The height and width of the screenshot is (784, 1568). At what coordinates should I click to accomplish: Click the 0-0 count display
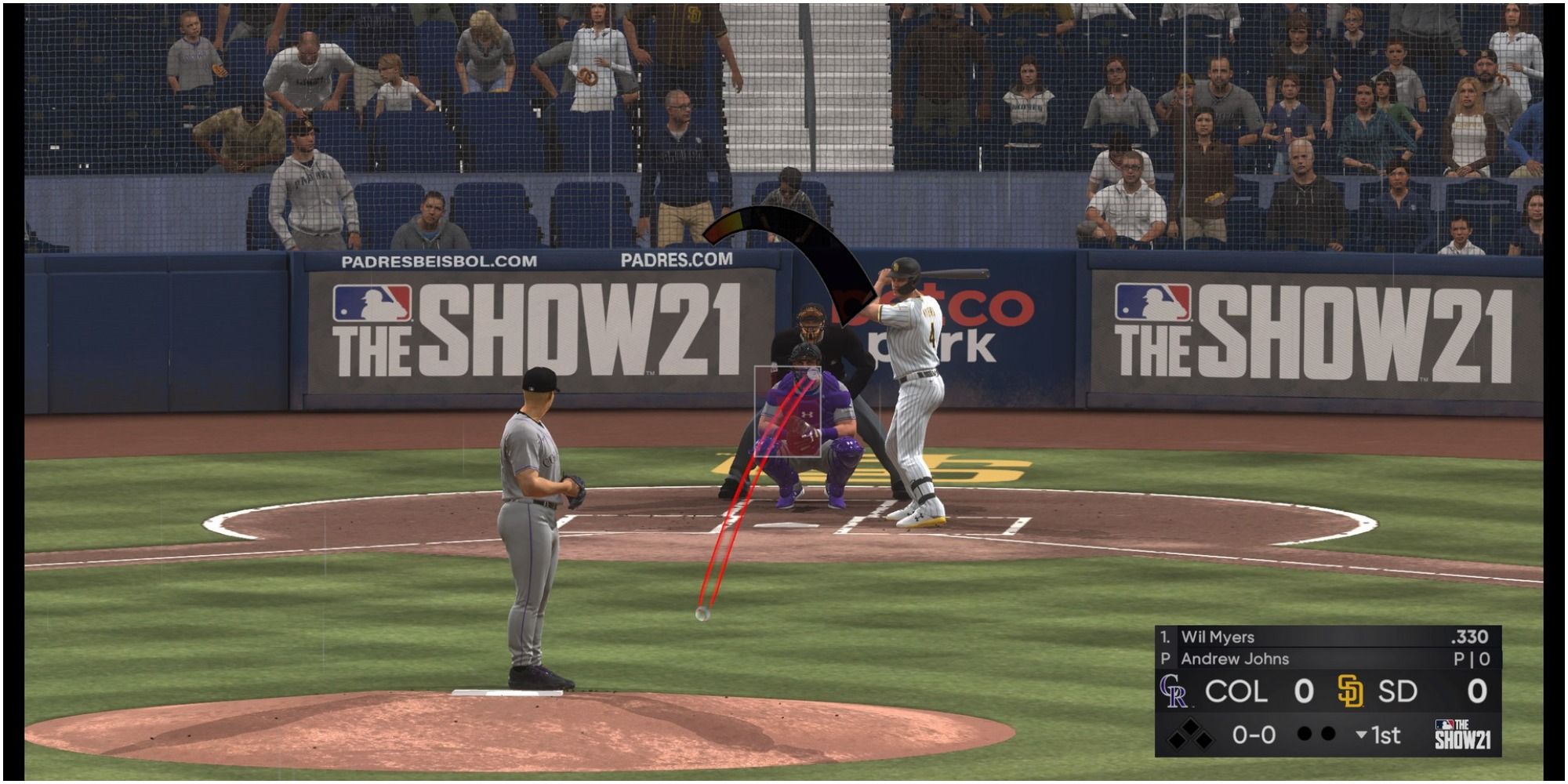pyautogui.click(x=1253, y=735)
